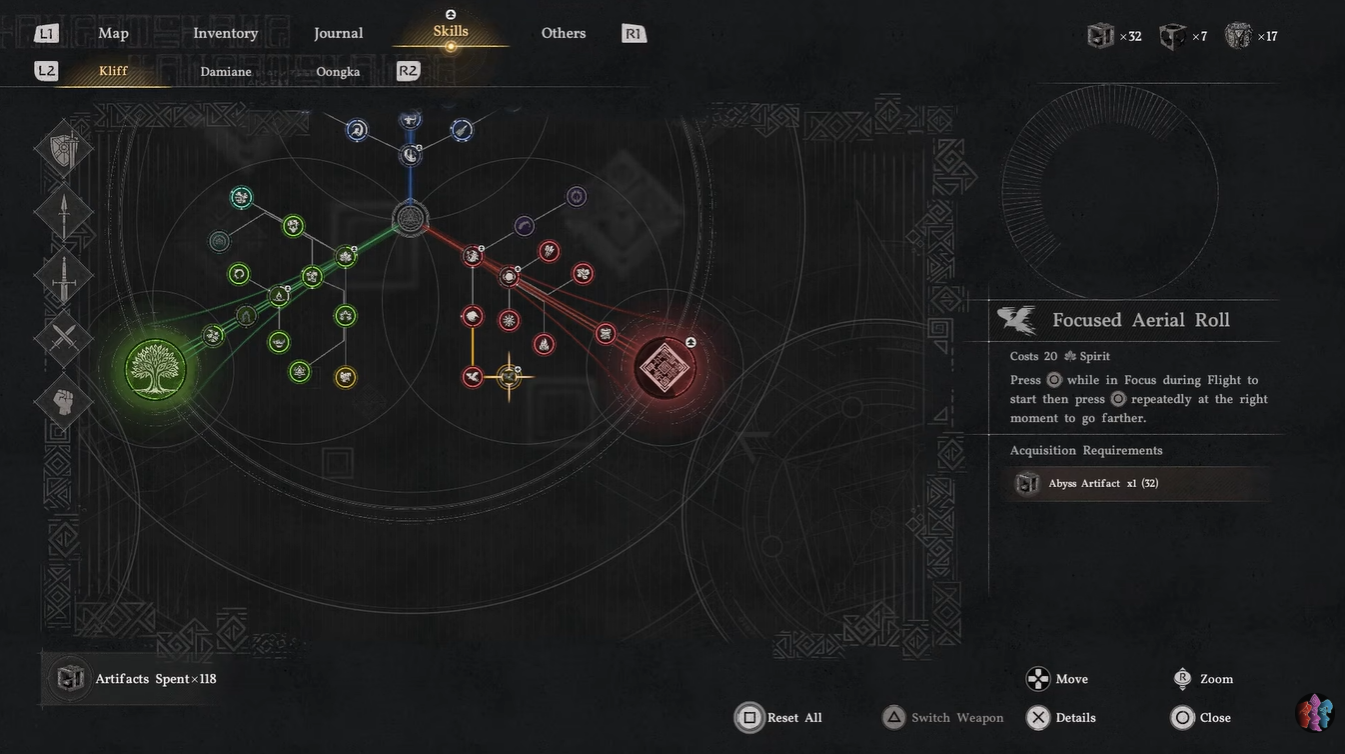This screenshot has height=754, width=1345.
Task: Select the sword and shield weapon category
Action: (64, 150)
